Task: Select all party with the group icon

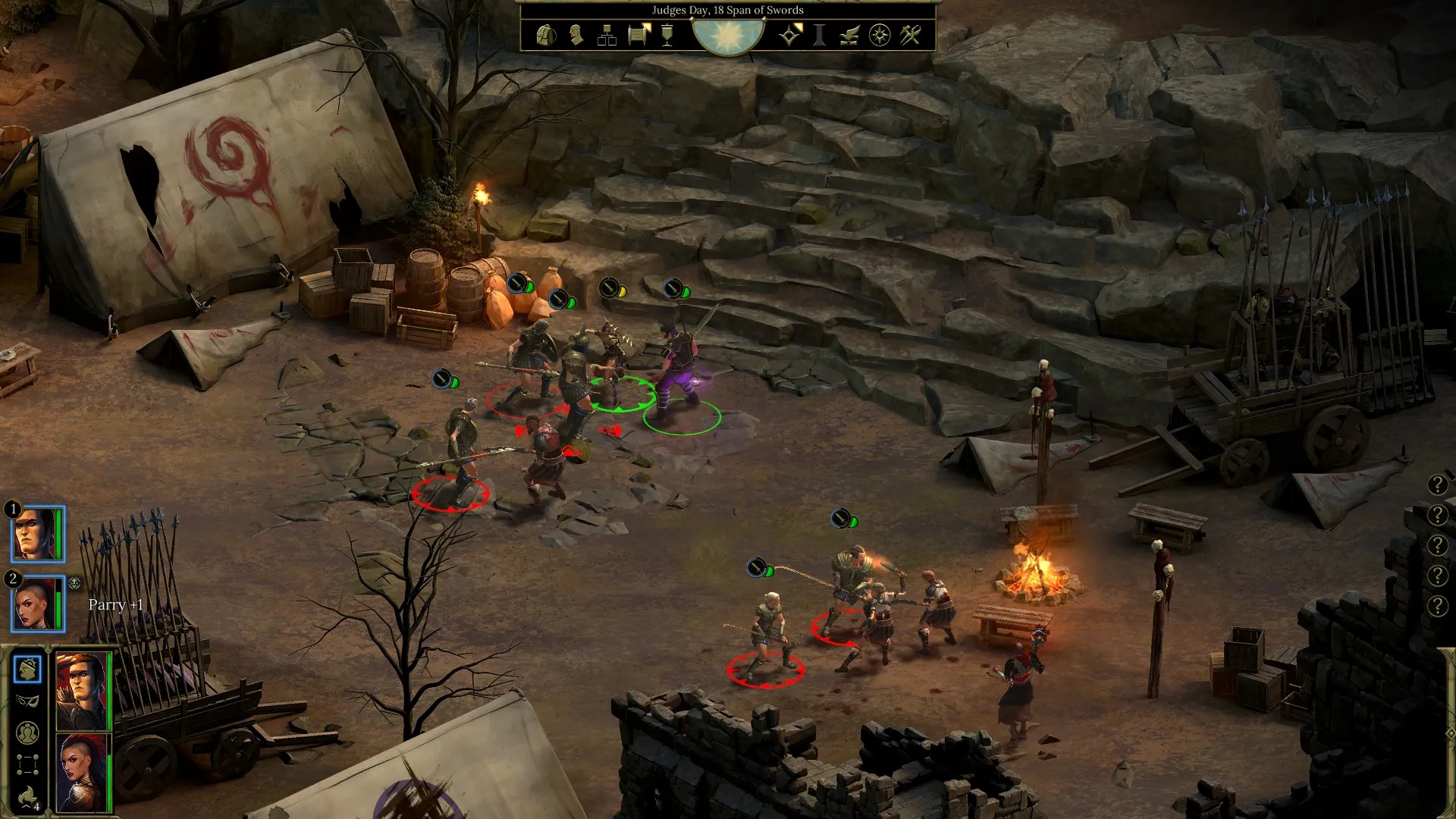Action: point(27,733)
